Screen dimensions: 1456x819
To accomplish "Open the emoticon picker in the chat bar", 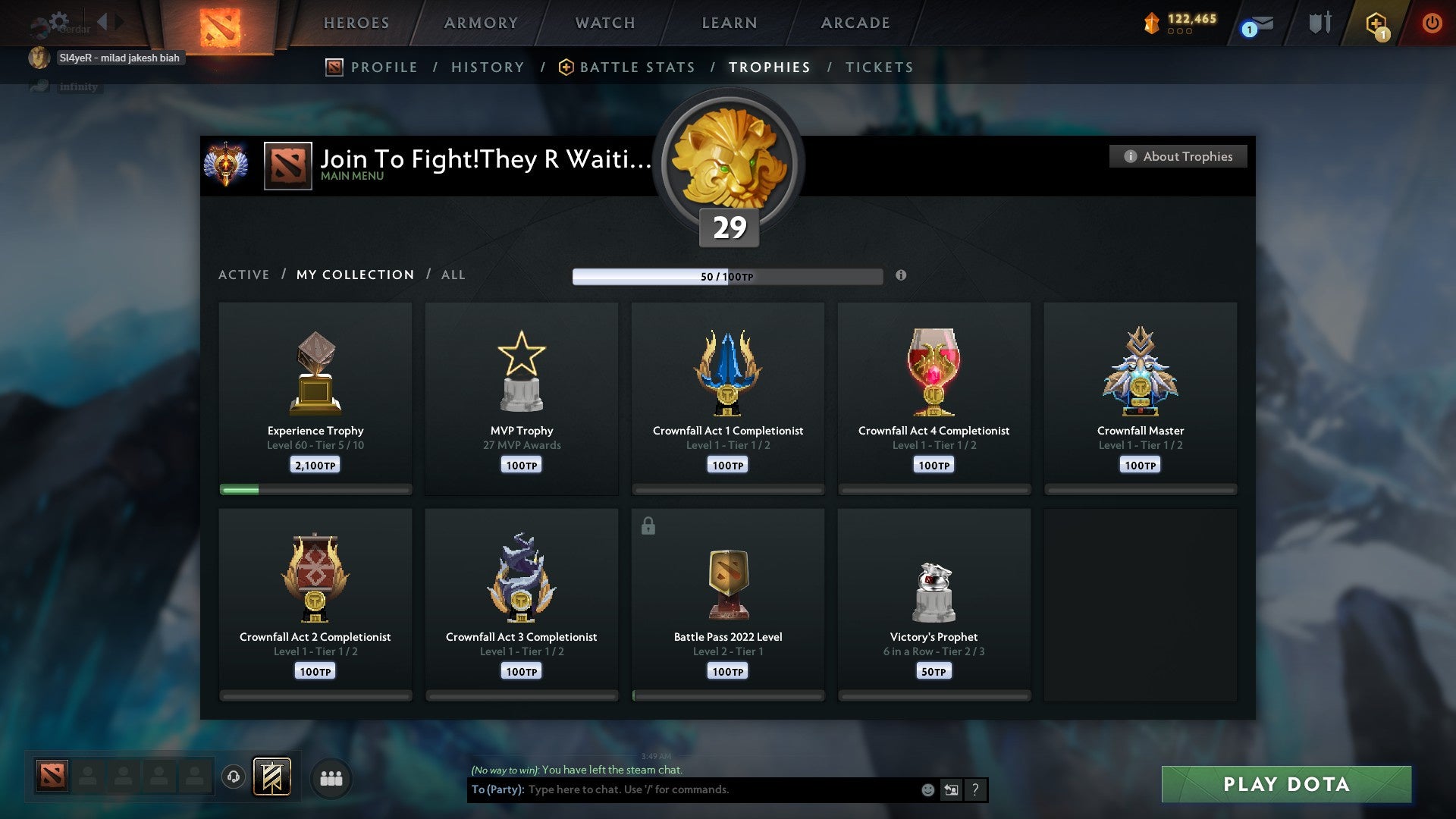I will 927,789.
